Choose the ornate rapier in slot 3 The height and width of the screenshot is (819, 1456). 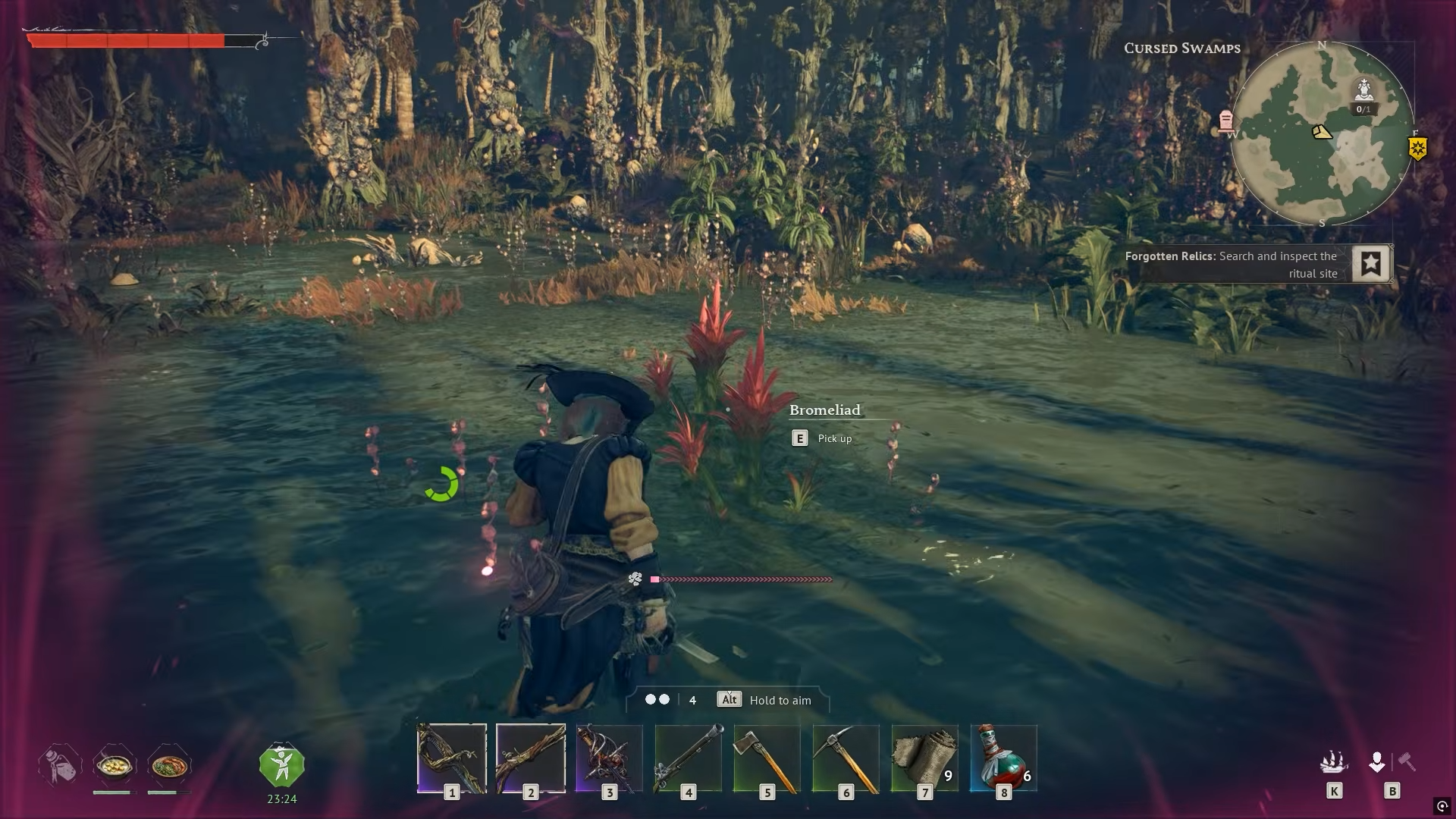tap(610, 758)
